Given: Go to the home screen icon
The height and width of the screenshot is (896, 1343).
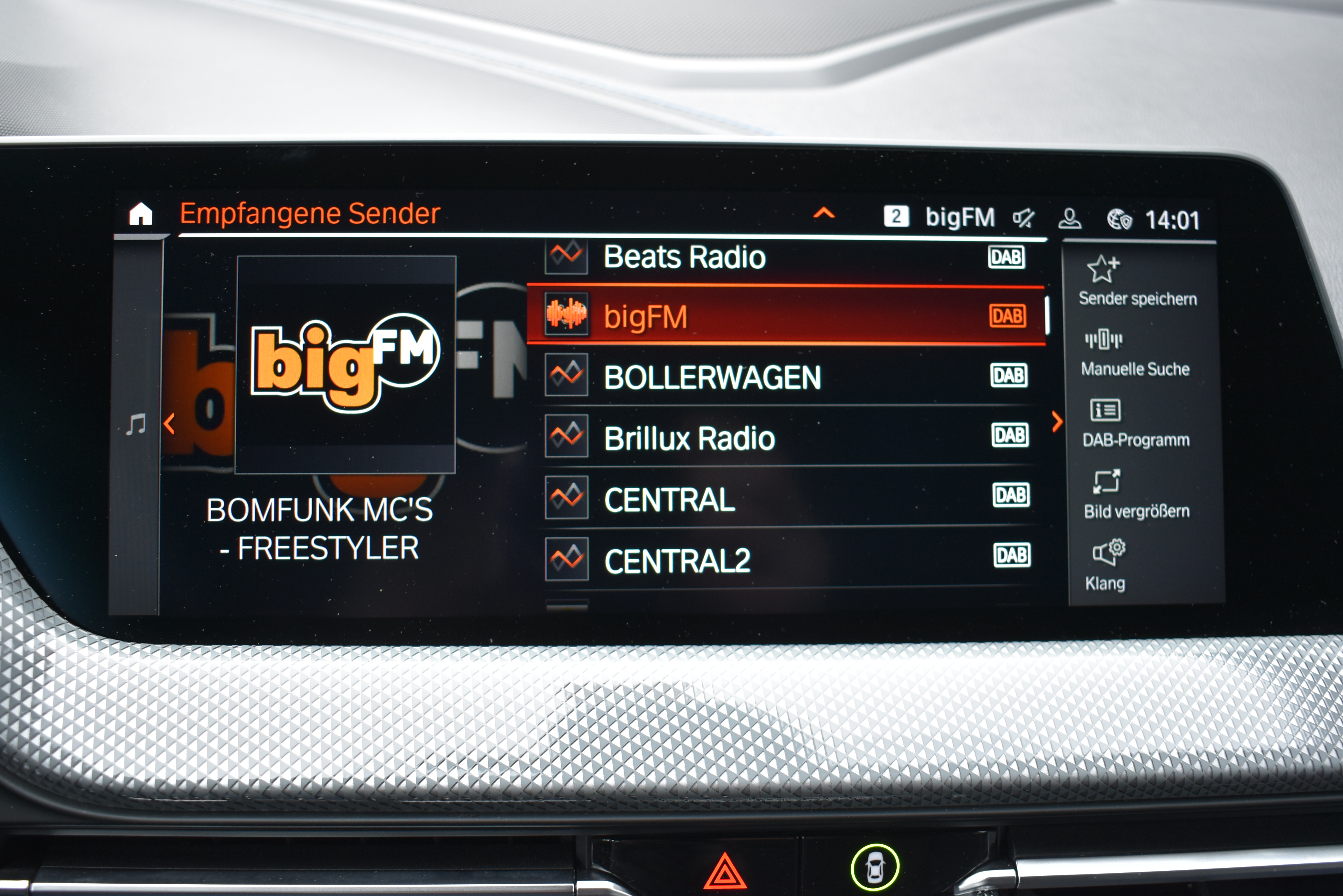Looking at the screenshot, I should pyautogui.click(x=141, y=214).
